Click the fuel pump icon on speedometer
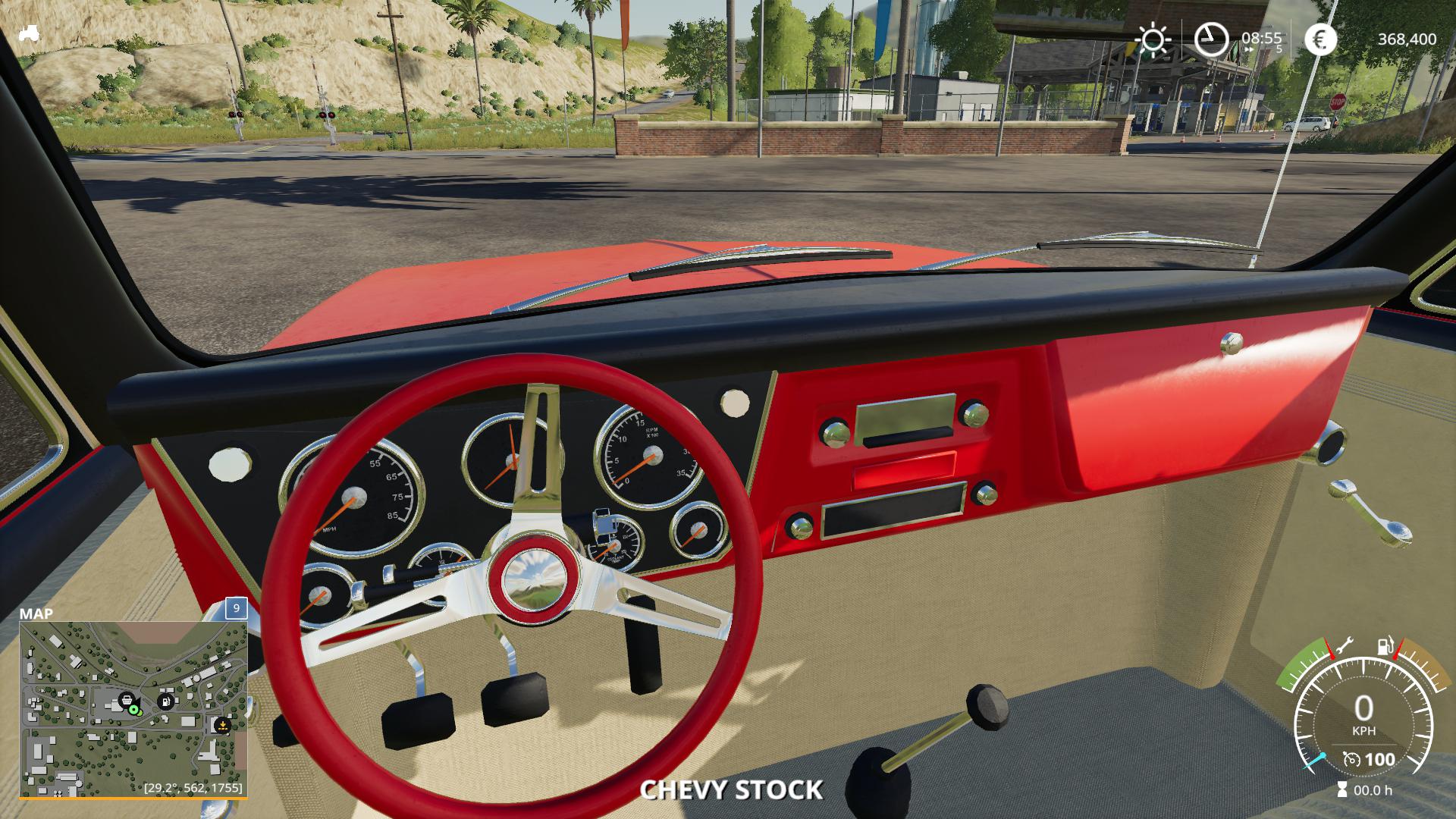This screenshot has width=1456, height=819. click(1385, 647)
